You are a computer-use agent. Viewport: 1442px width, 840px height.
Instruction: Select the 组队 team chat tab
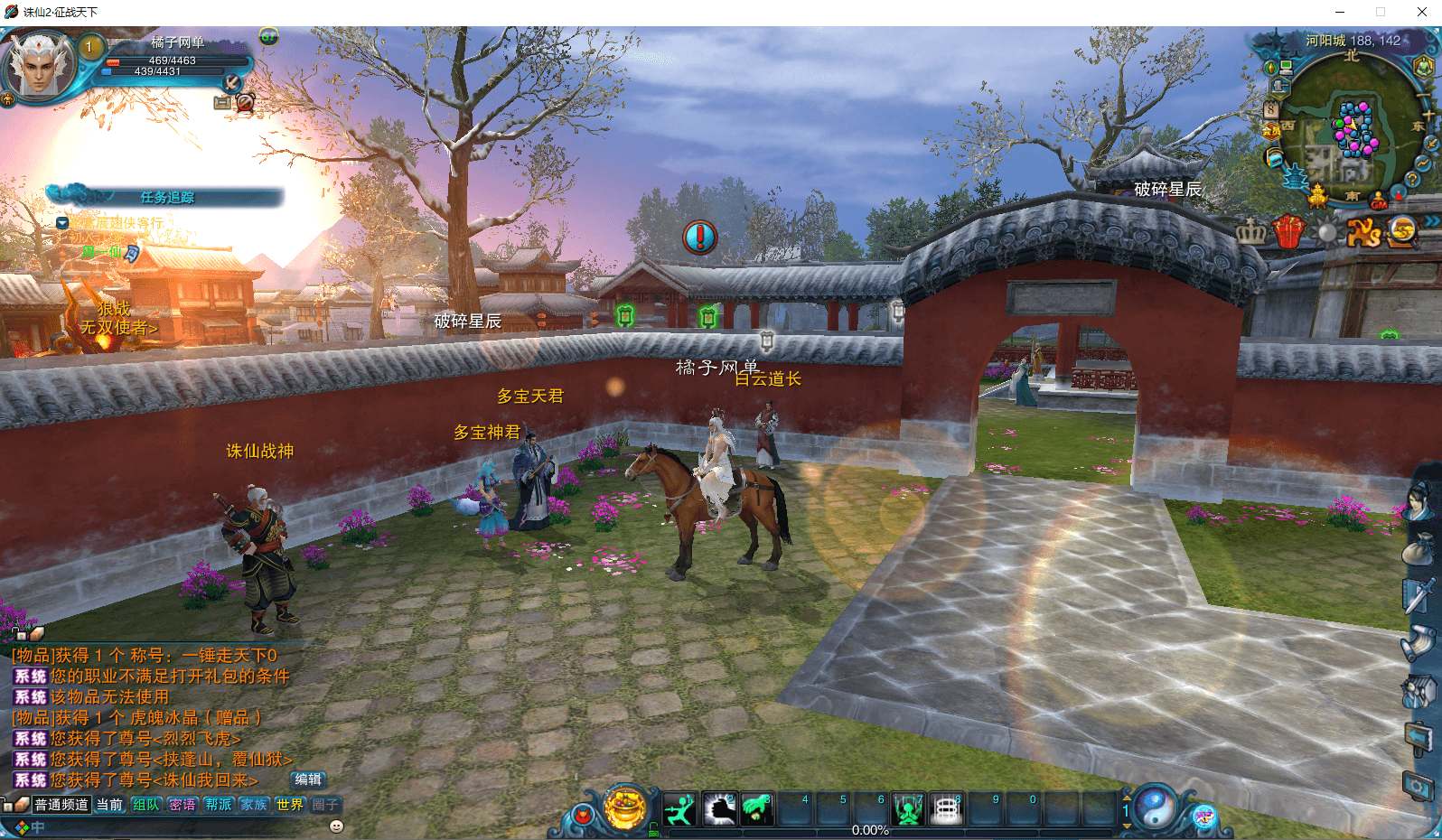[x=145, y=804]
